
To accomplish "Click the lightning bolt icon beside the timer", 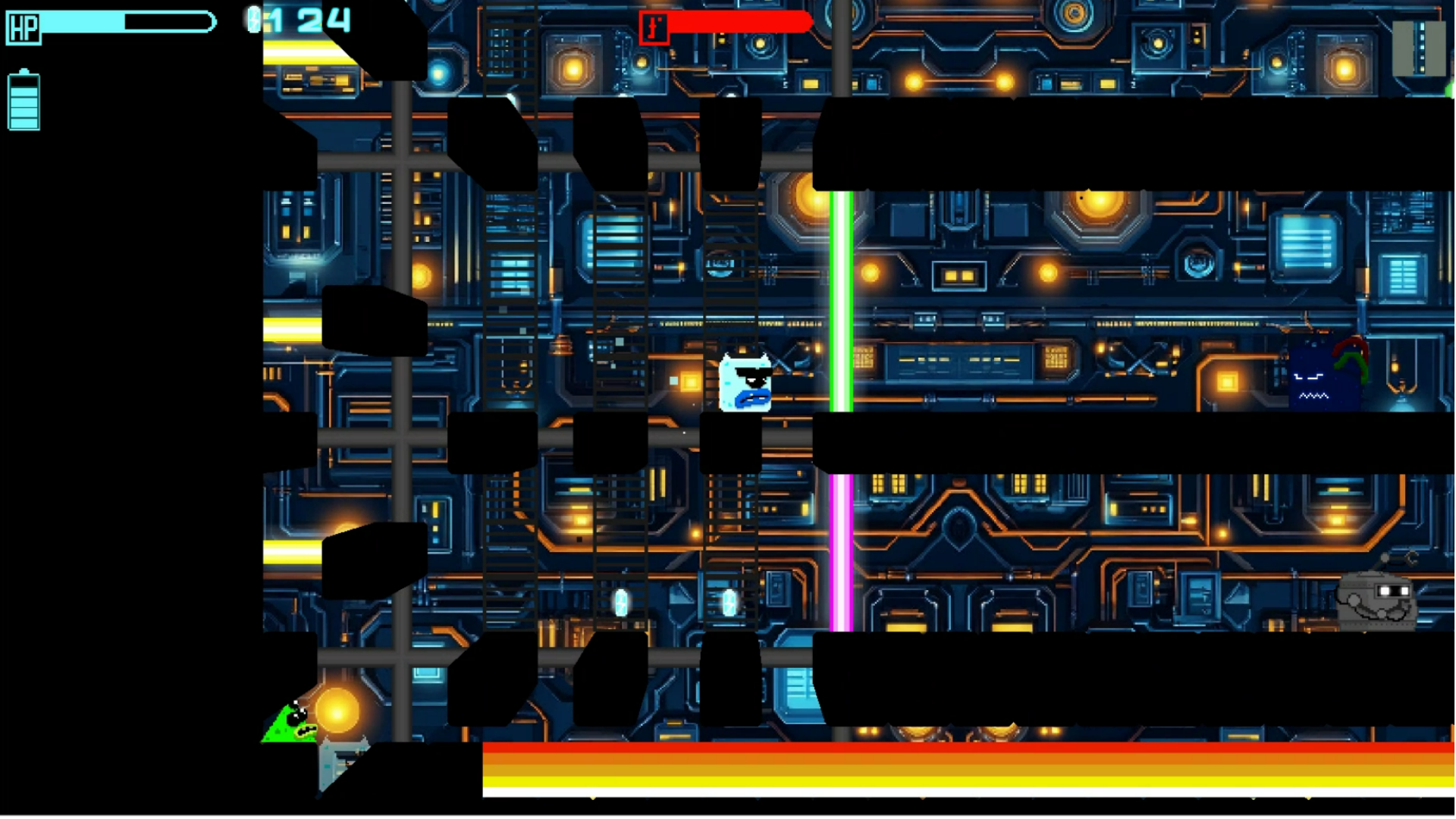I will pos(253,20).
